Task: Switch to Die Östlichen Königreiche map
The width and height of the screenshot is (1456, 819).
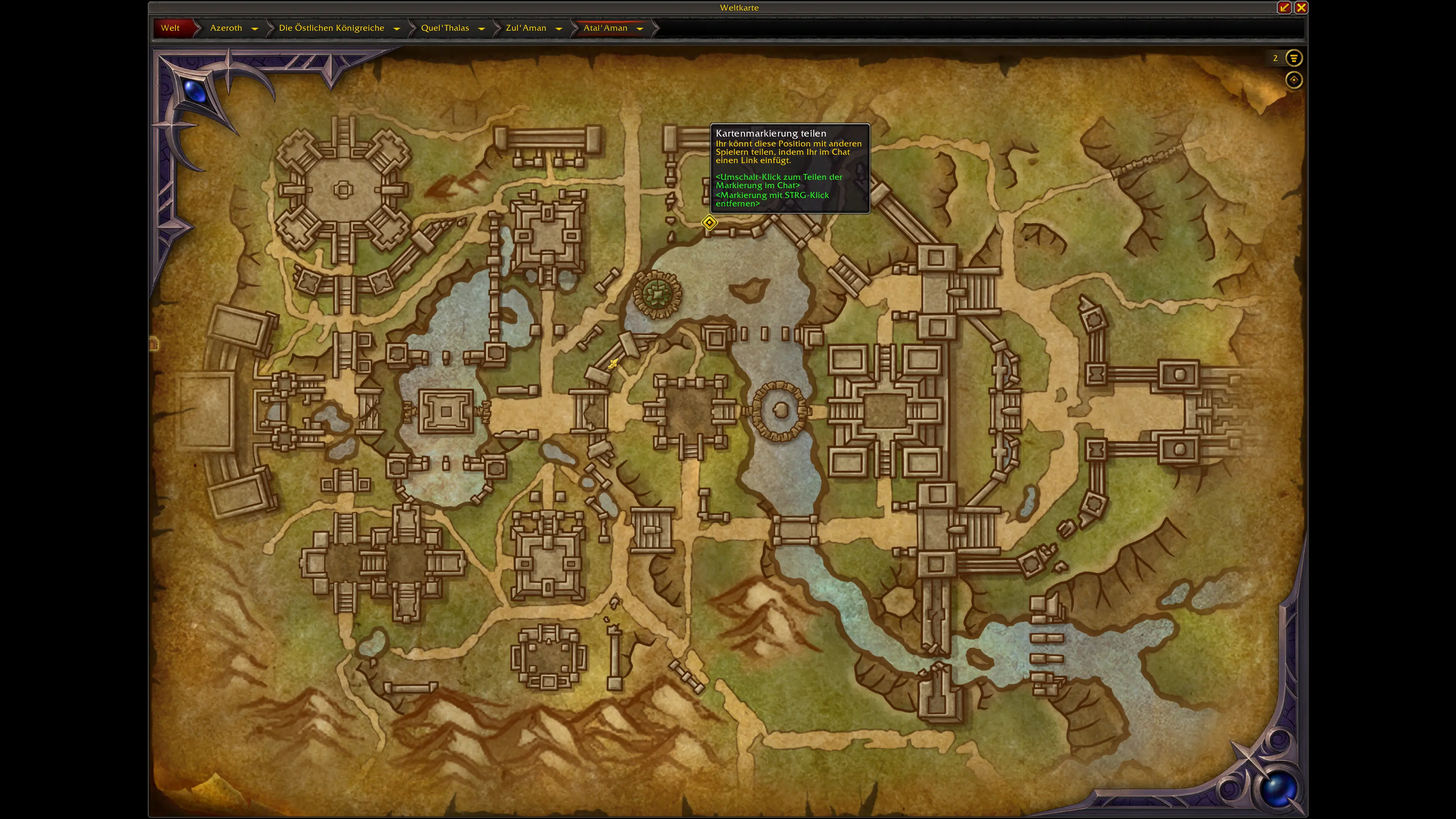Action: 331,28
